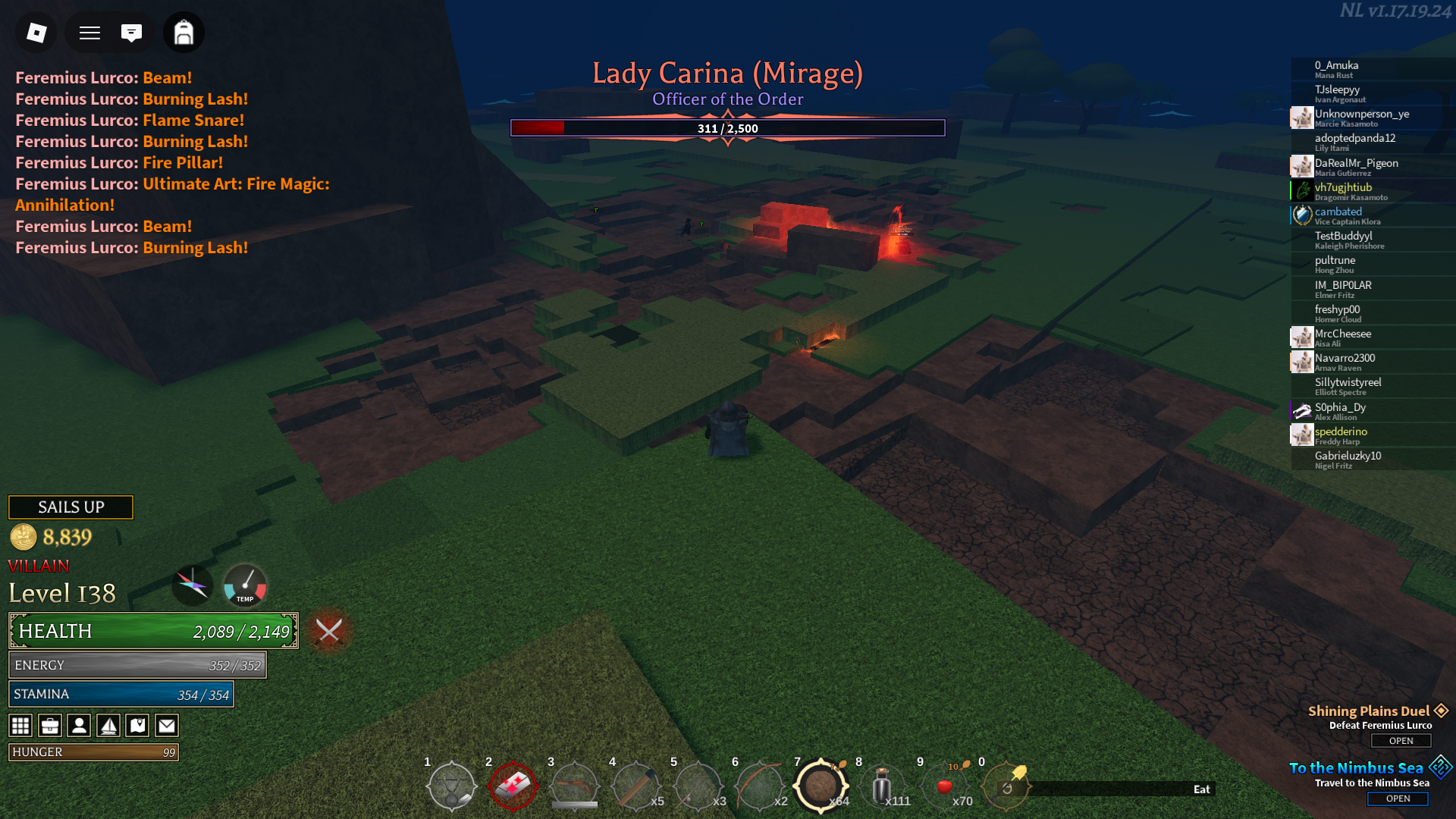Image resolution: width=1456 pixels, height=819 pixels.
Task: Open the grid menu icon
Action: [x=20, y=726]
